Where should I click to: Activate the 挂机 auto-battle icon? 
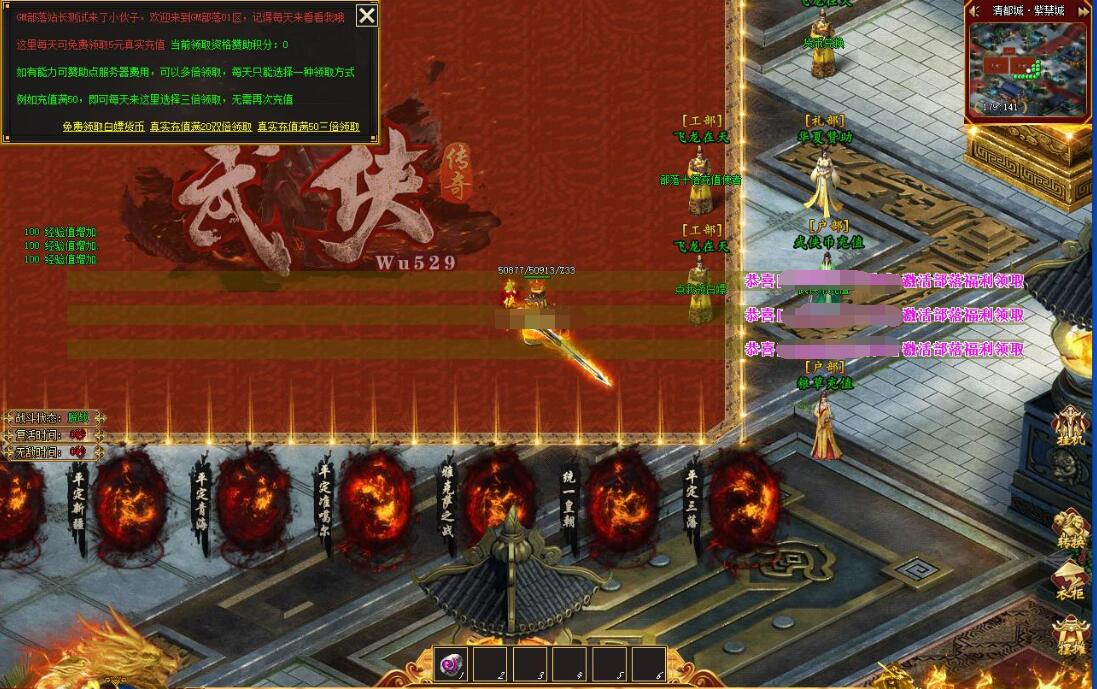1073,428
